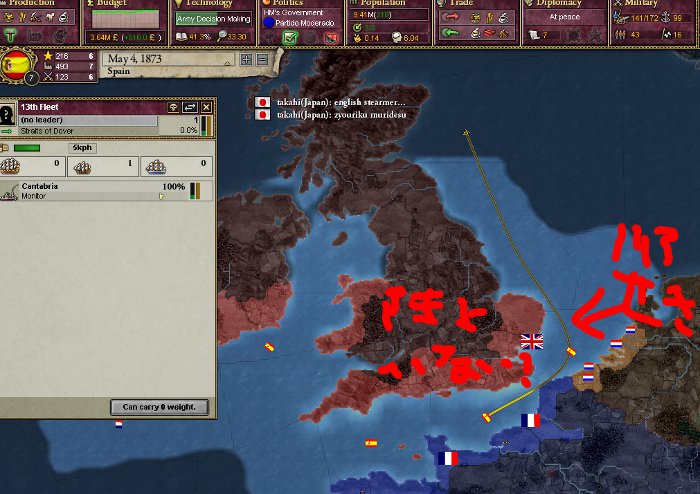Decrease game speed with the minus button

[262, 59]
